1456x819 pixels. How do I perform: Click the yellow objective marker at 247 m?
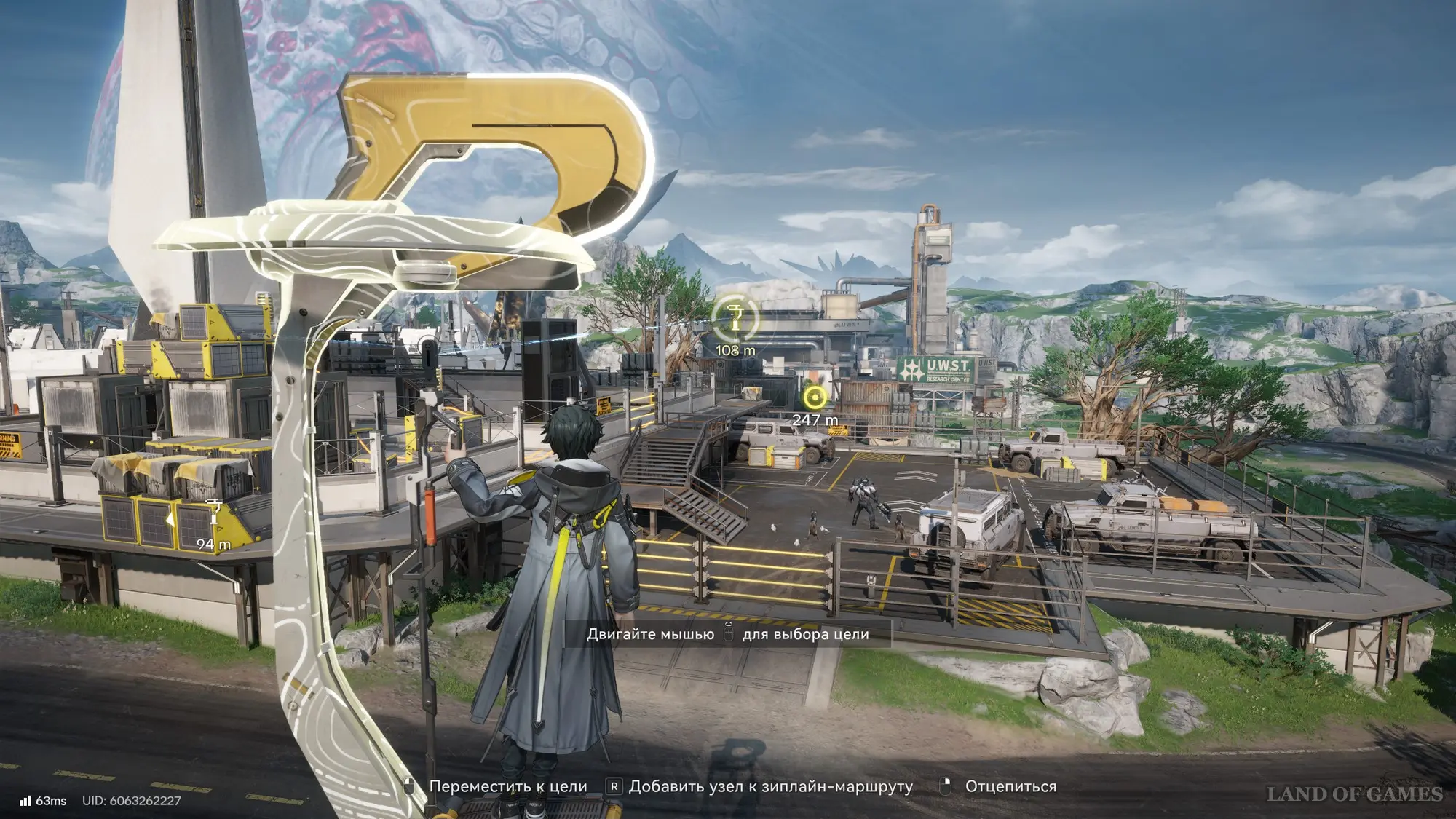click(815, 397)
